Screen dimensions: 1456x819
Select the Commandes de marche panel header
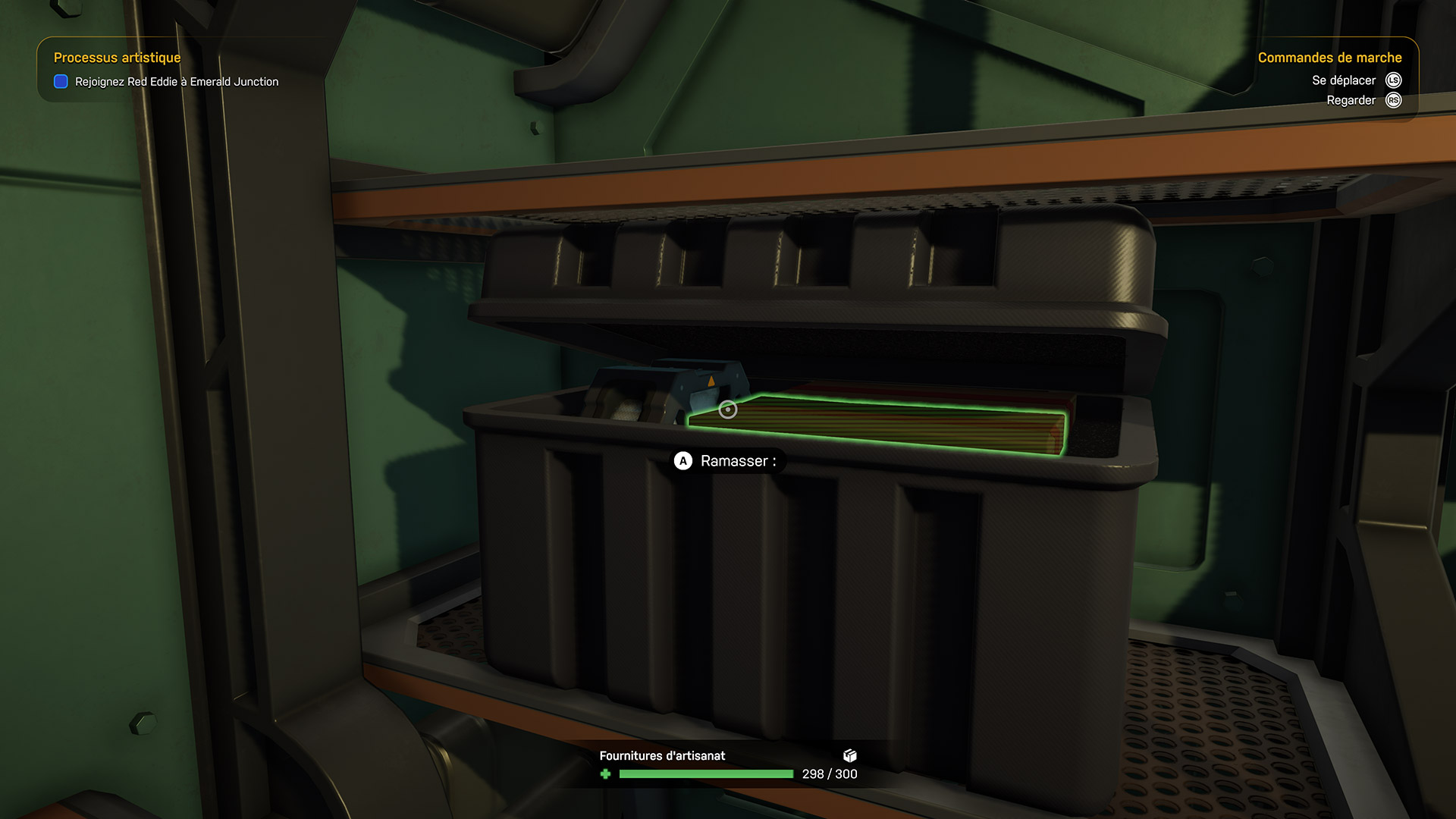(1329, 58)
